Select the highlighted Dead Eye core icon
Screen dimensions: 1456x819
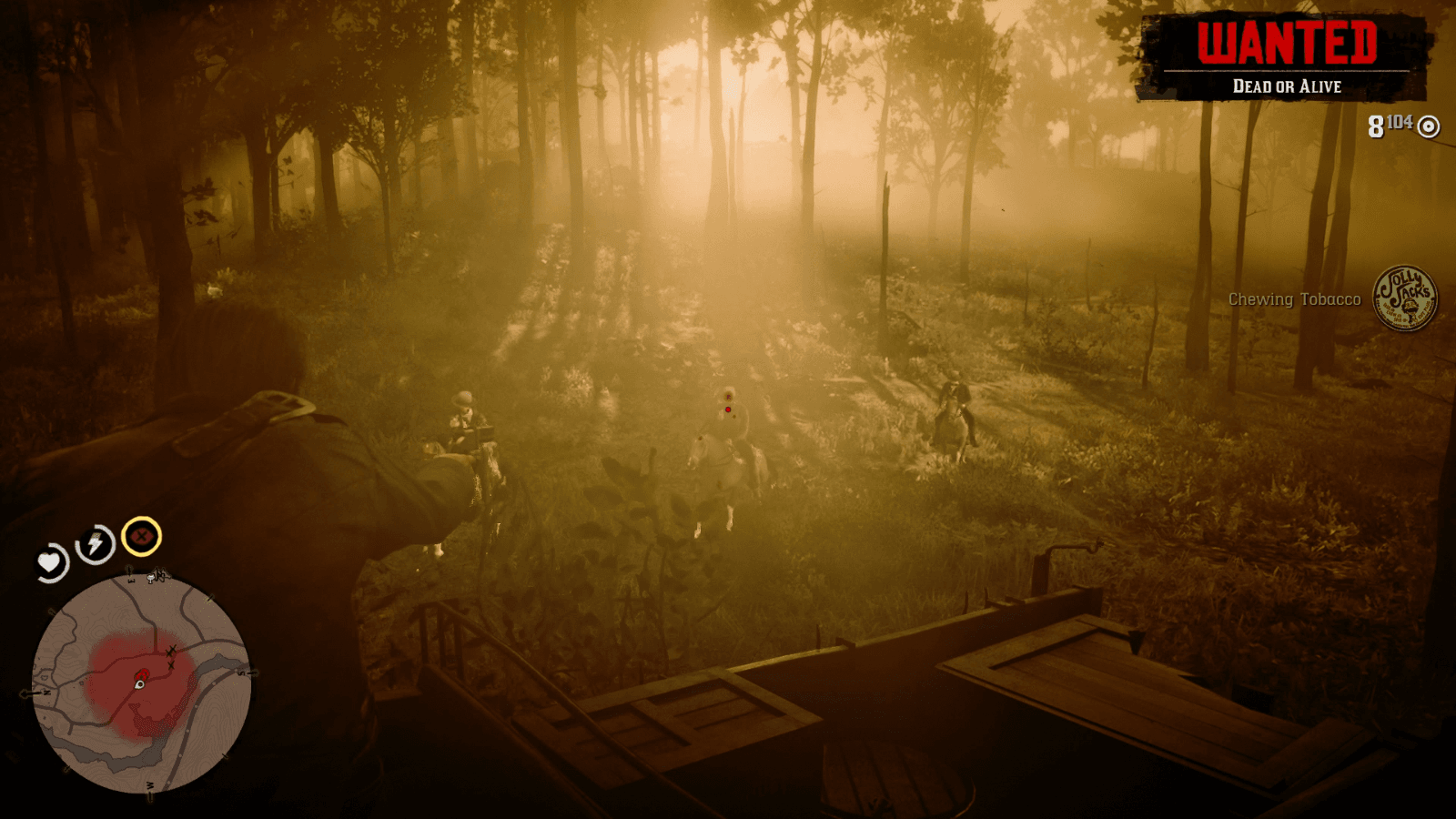pyautogui.click(x=140, y=538)
